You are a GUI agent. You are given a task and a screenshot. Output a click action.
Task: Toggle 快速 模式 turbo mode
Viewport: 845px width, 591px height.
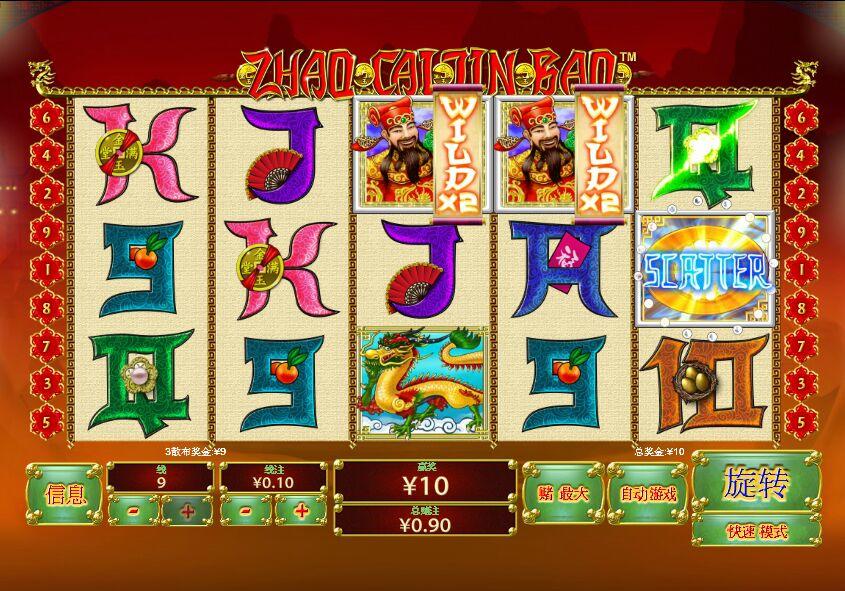pyautogui.click(x=756, y=531)
